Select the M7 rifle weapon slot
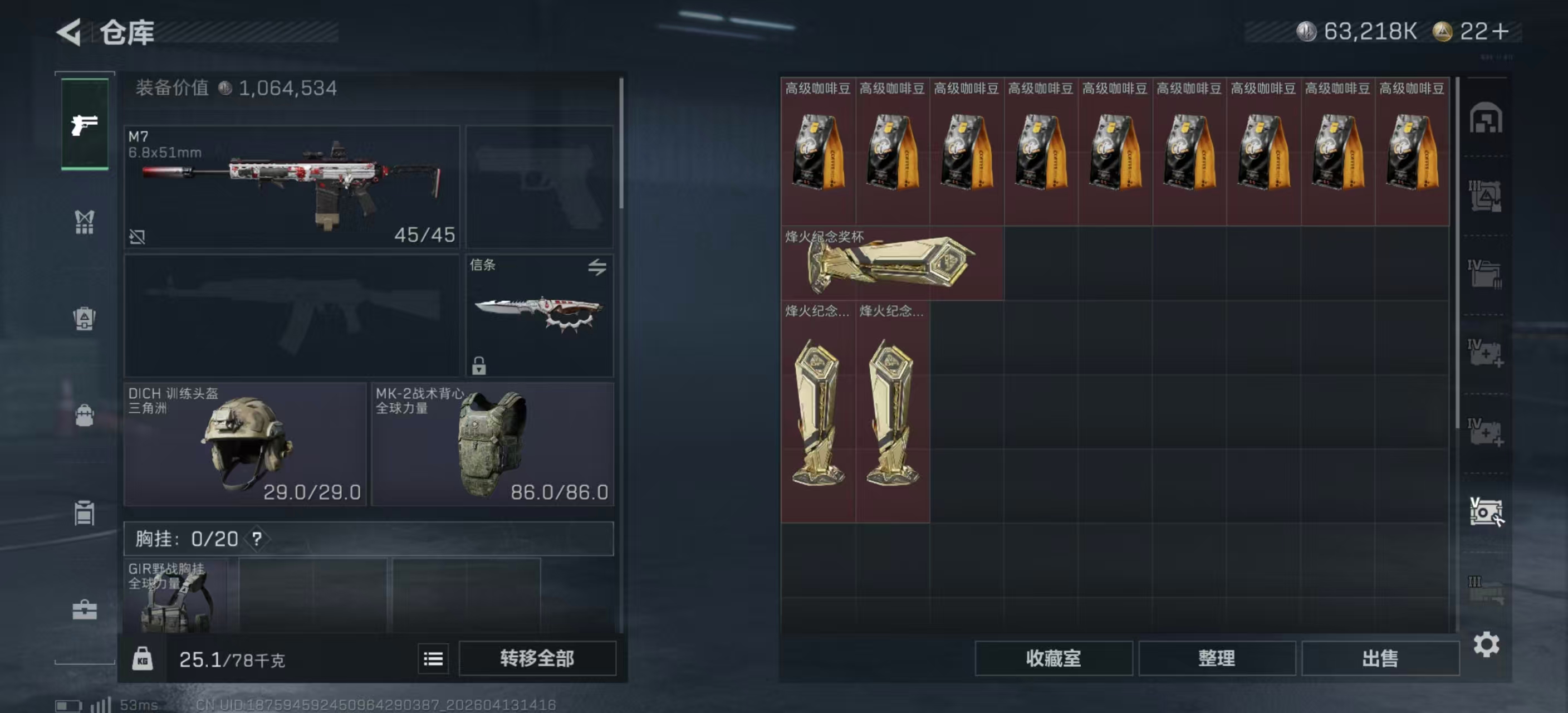Viewport: 1568px width, 713px height. click(x=292, y=186)
